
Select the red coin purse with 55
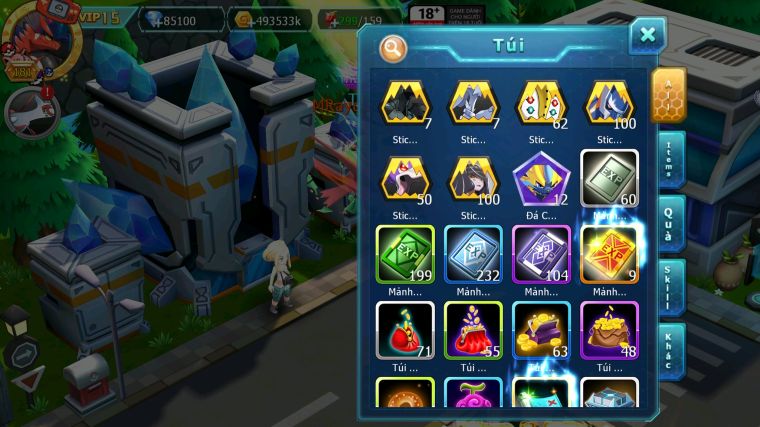(473, 330)
